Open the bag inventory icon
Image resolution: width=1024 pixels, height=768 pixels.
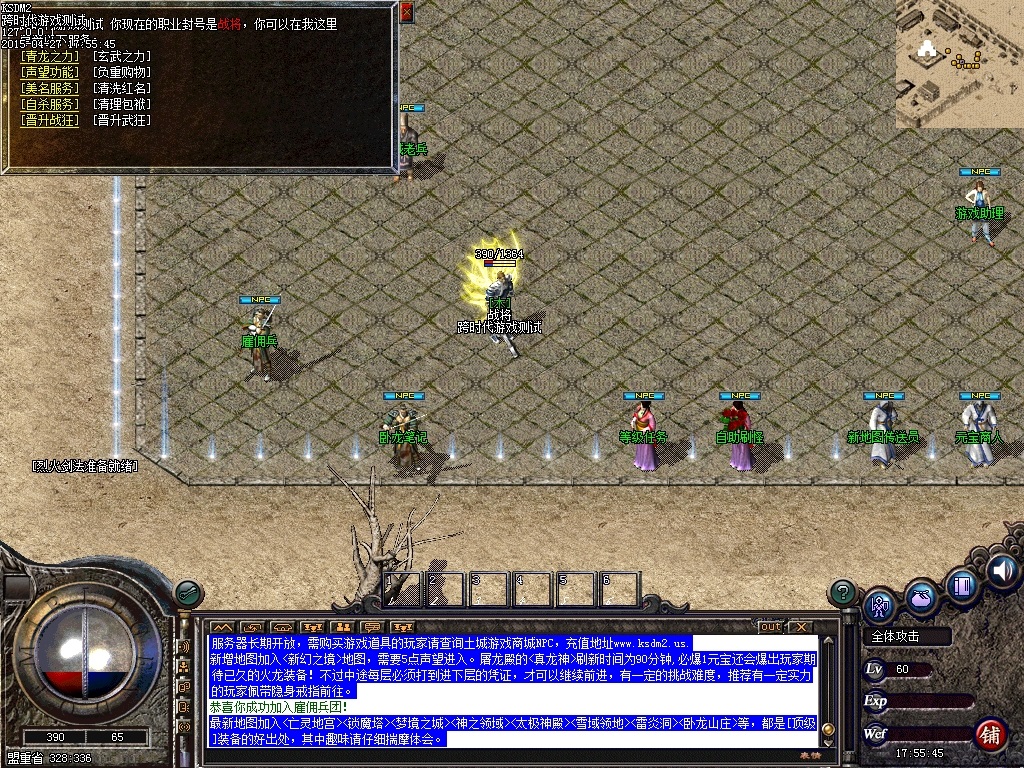coord(921,597)
